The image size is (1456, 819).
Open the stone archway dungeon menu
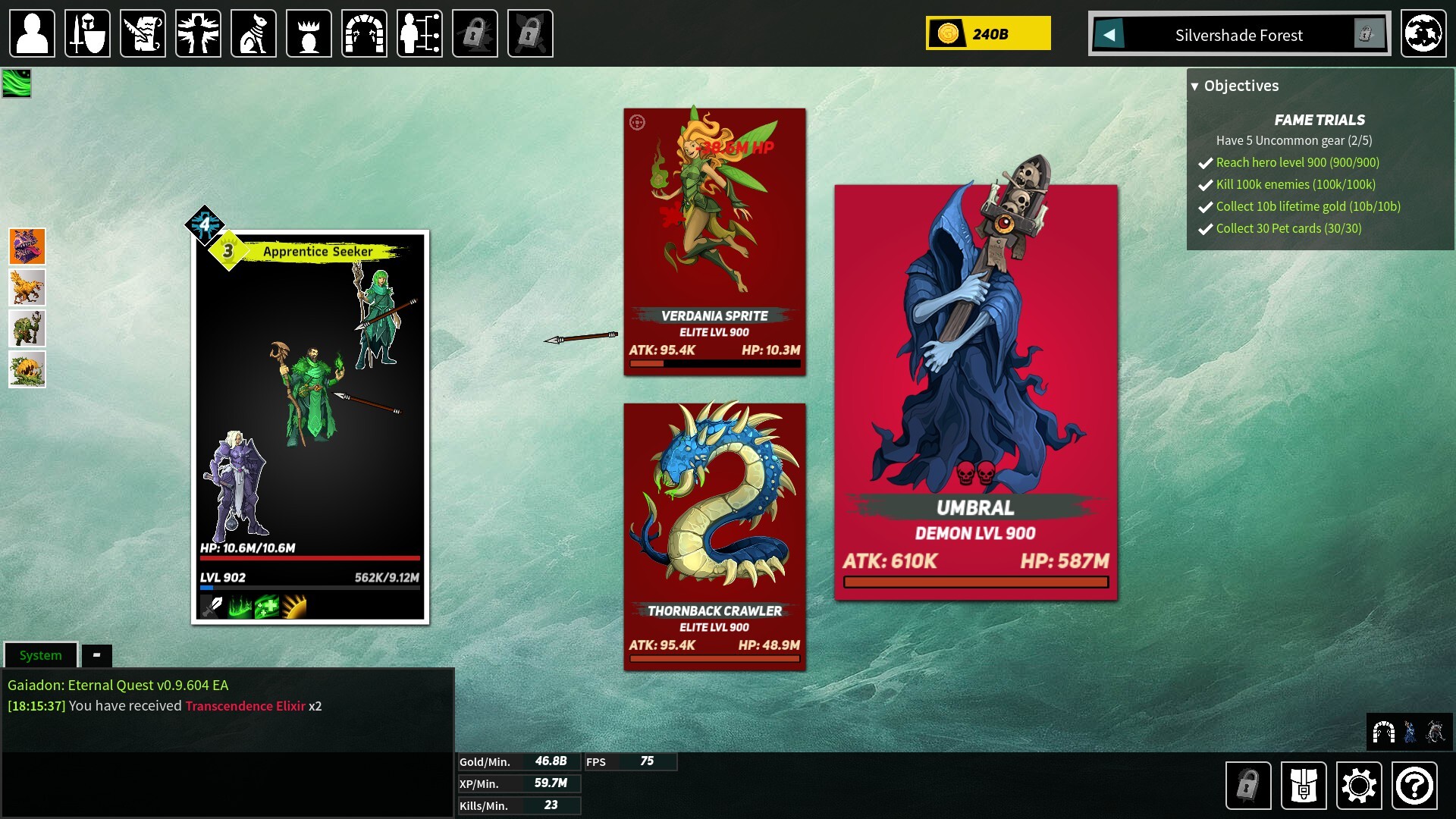(x=364, y=33)
